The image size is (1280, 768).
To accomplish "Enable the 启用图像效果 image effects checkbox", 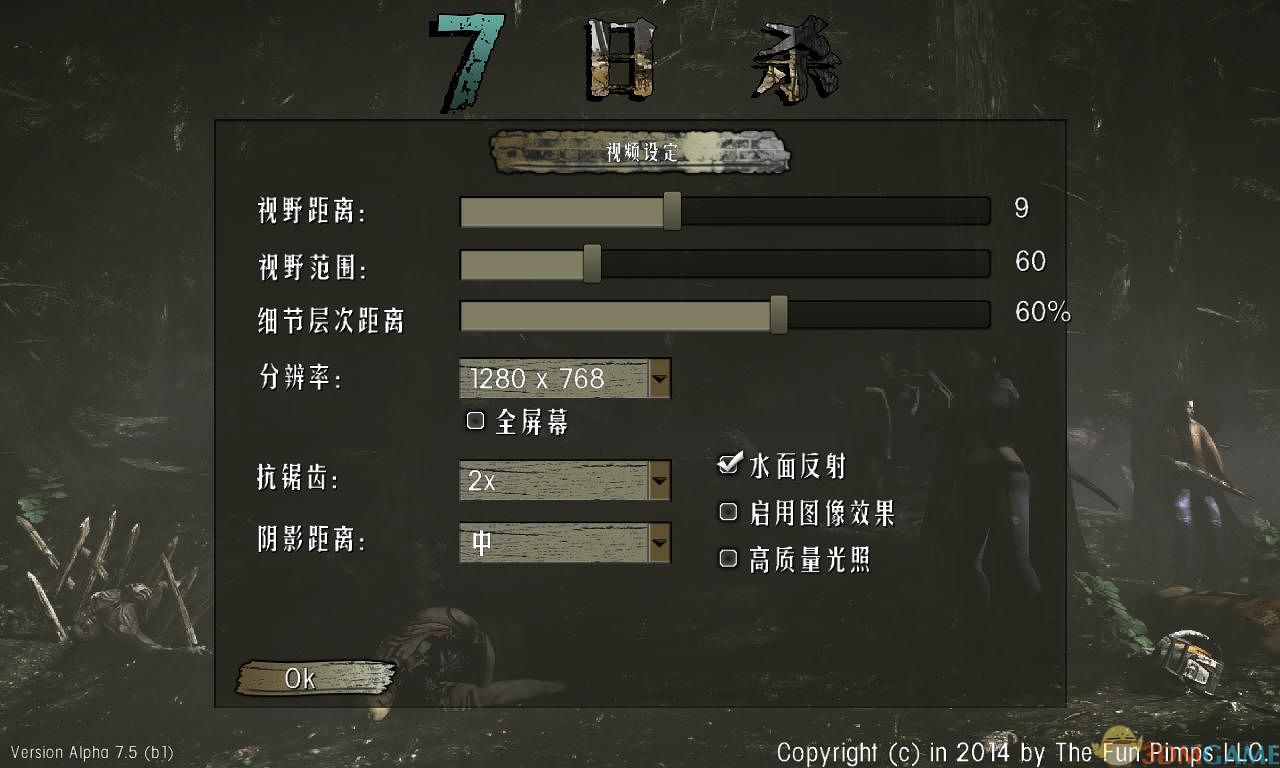I will (x=728, y=511).
